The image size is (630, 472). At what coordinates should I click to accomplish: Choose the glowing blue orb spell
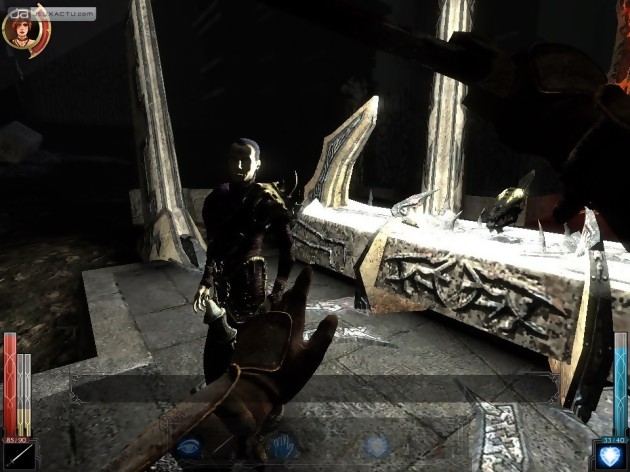pos(375,446)
